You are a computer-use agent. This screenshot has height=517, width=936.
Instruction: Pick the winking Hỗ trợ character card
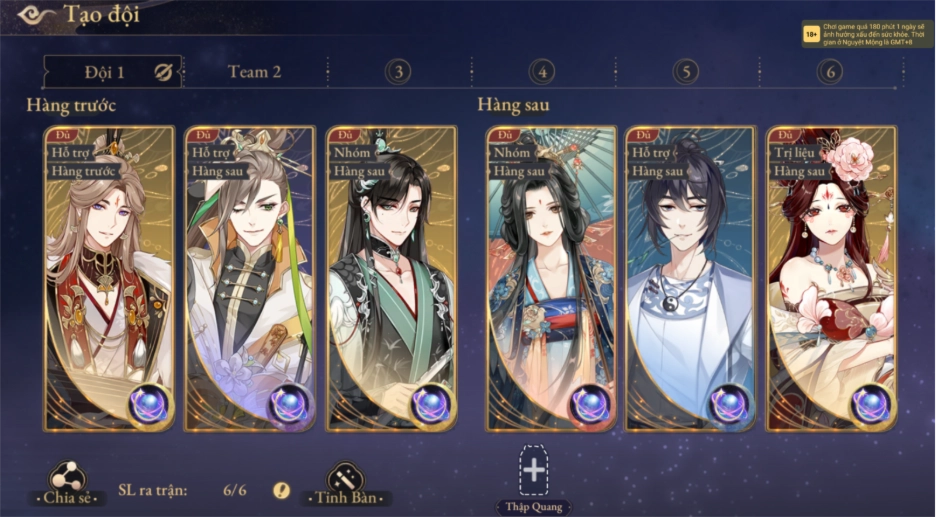(250, 278)
